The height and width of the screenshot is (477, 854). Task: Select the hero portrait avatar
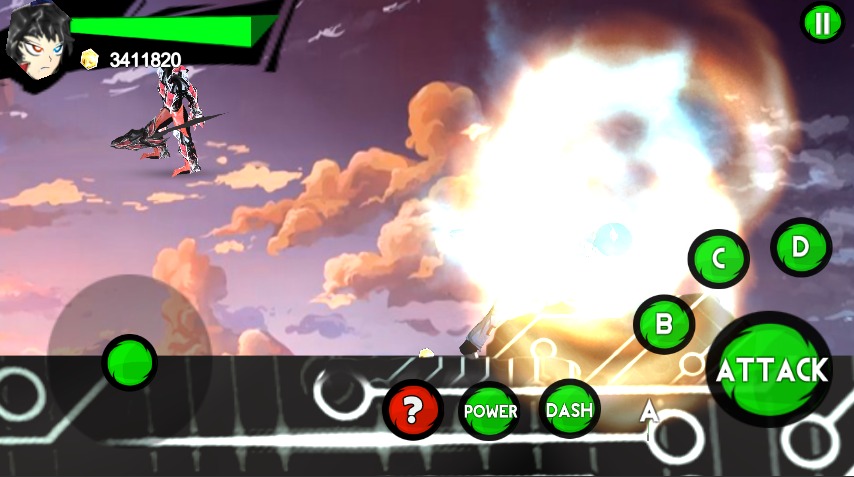pyautogui.click(x=35, y=43)
